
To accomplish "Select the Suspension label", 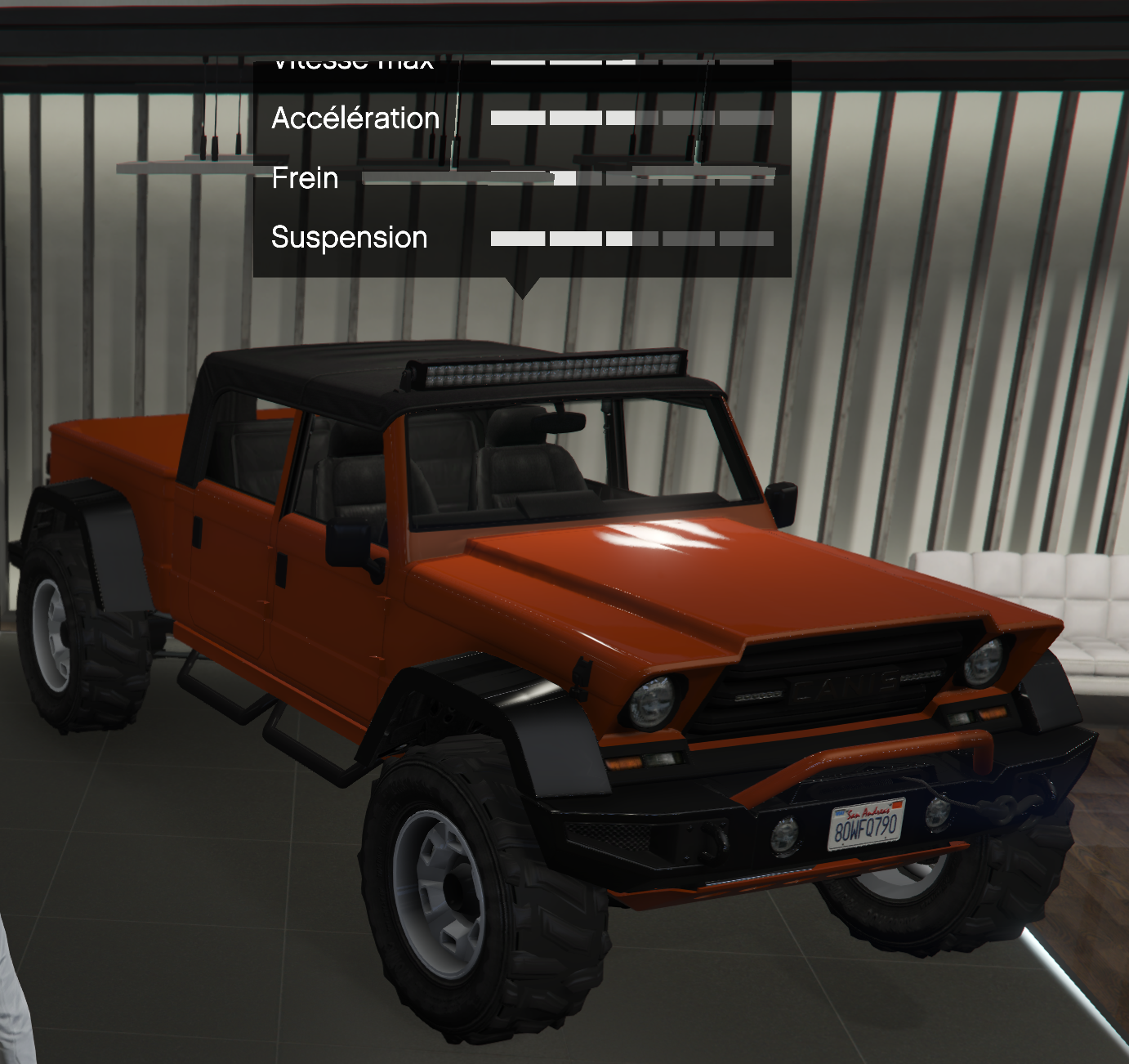I will point(349,238).
